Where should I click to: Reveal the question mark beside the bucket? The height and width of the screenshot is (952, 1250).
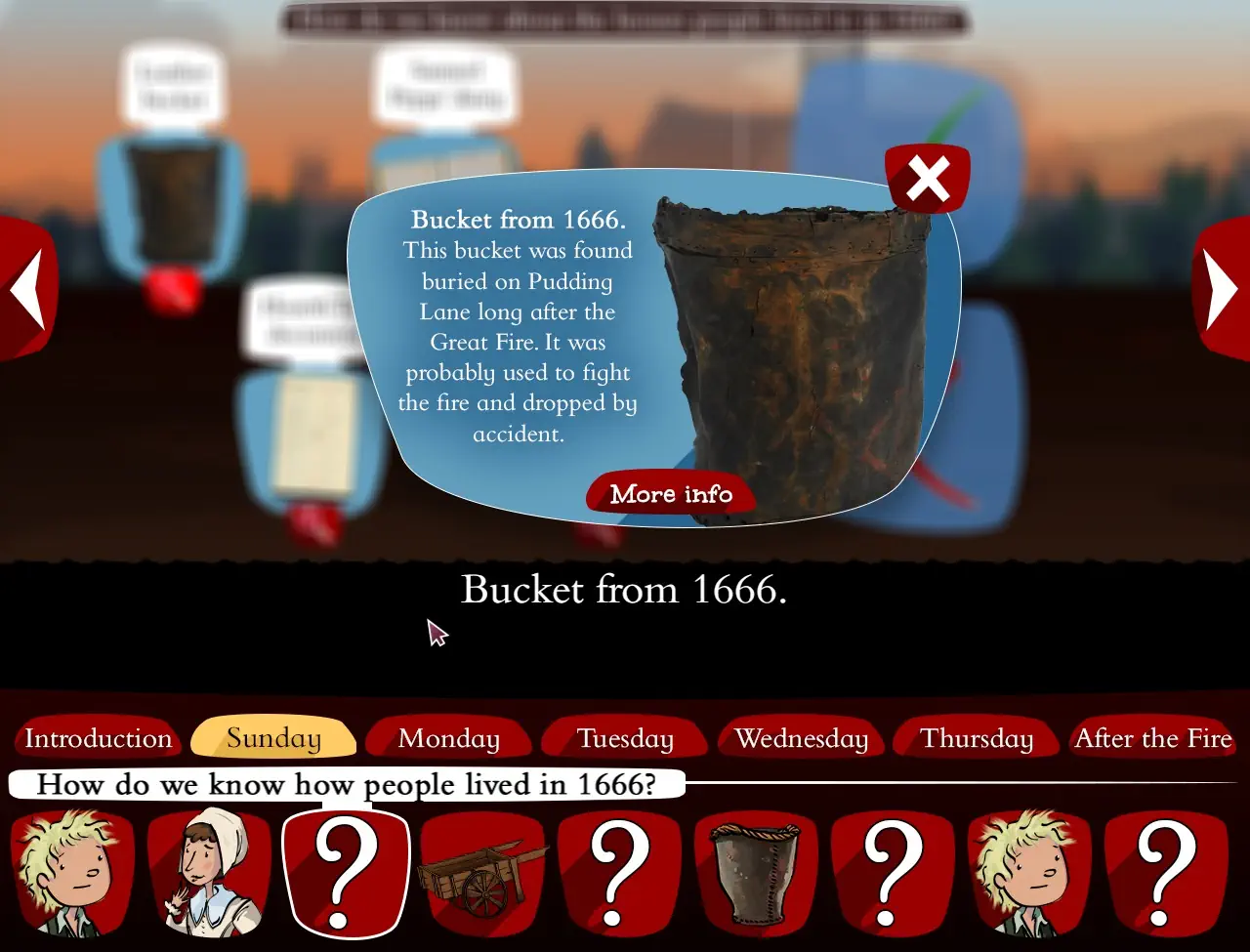coord(894,874)
